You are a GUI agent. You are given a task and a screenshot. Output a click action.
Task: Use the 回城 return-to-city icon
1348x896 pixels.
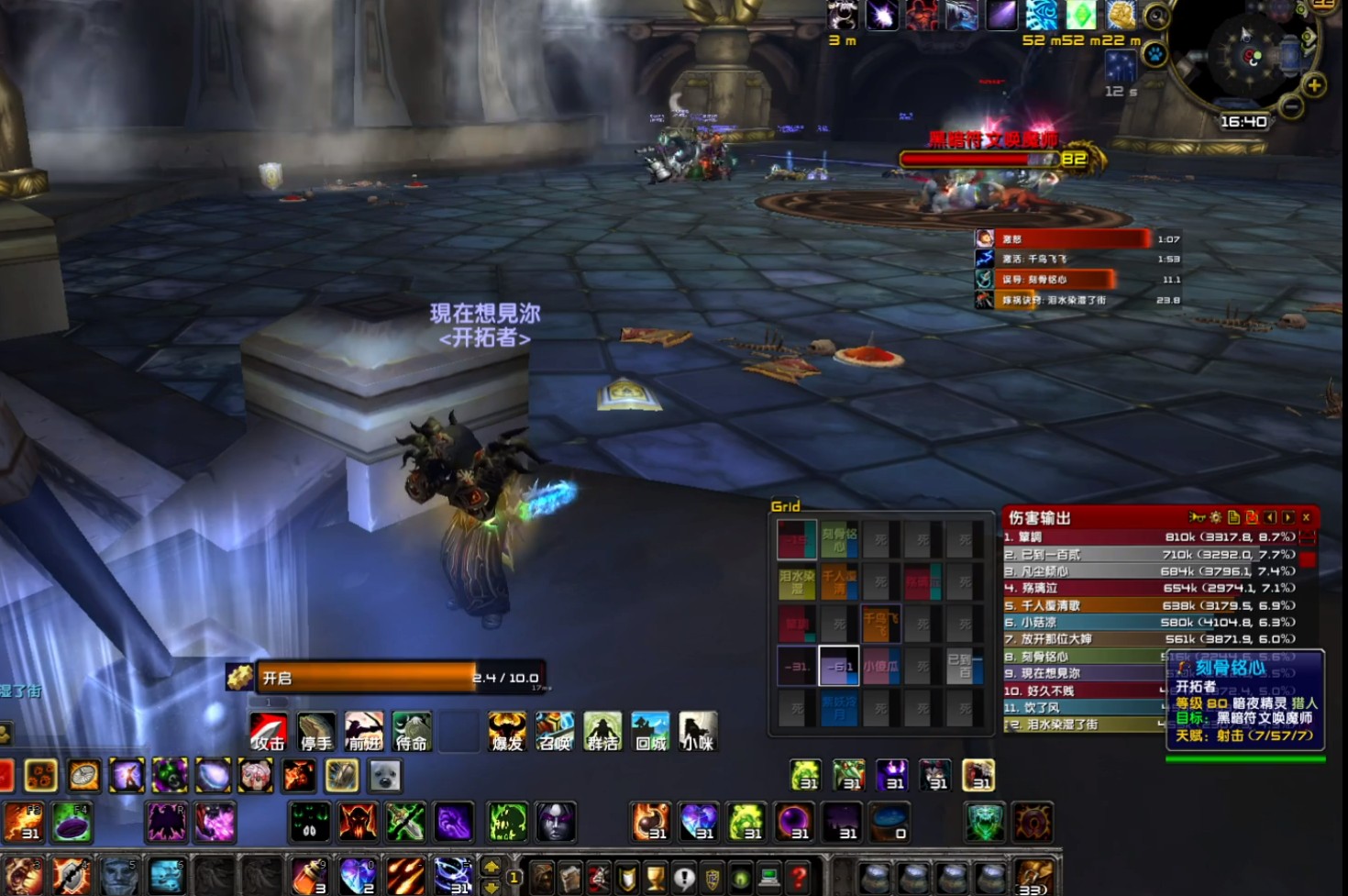[x=650, y=732]
